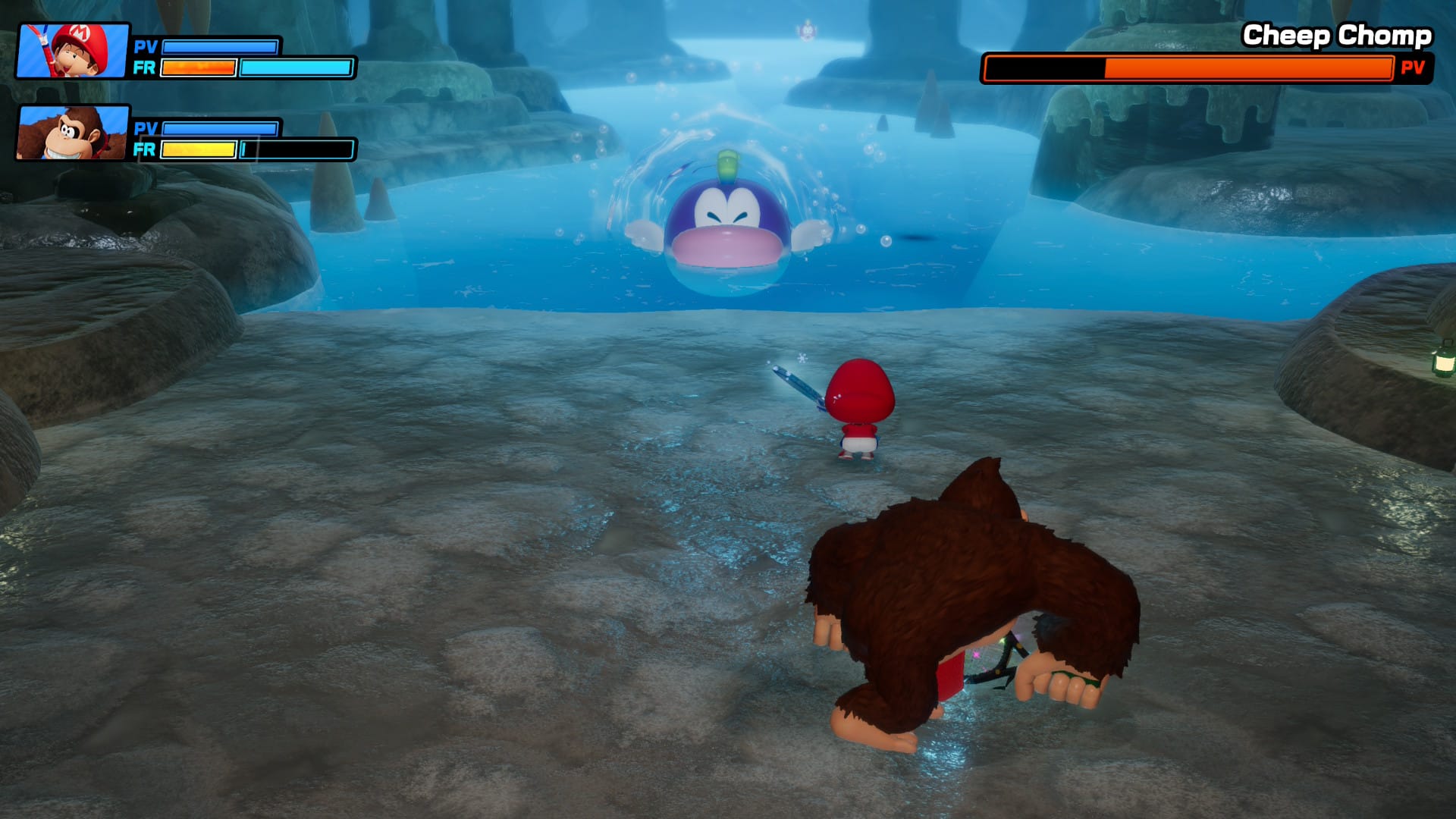
Task: Select Mario's character portrait
Action: tap(74, 51)
